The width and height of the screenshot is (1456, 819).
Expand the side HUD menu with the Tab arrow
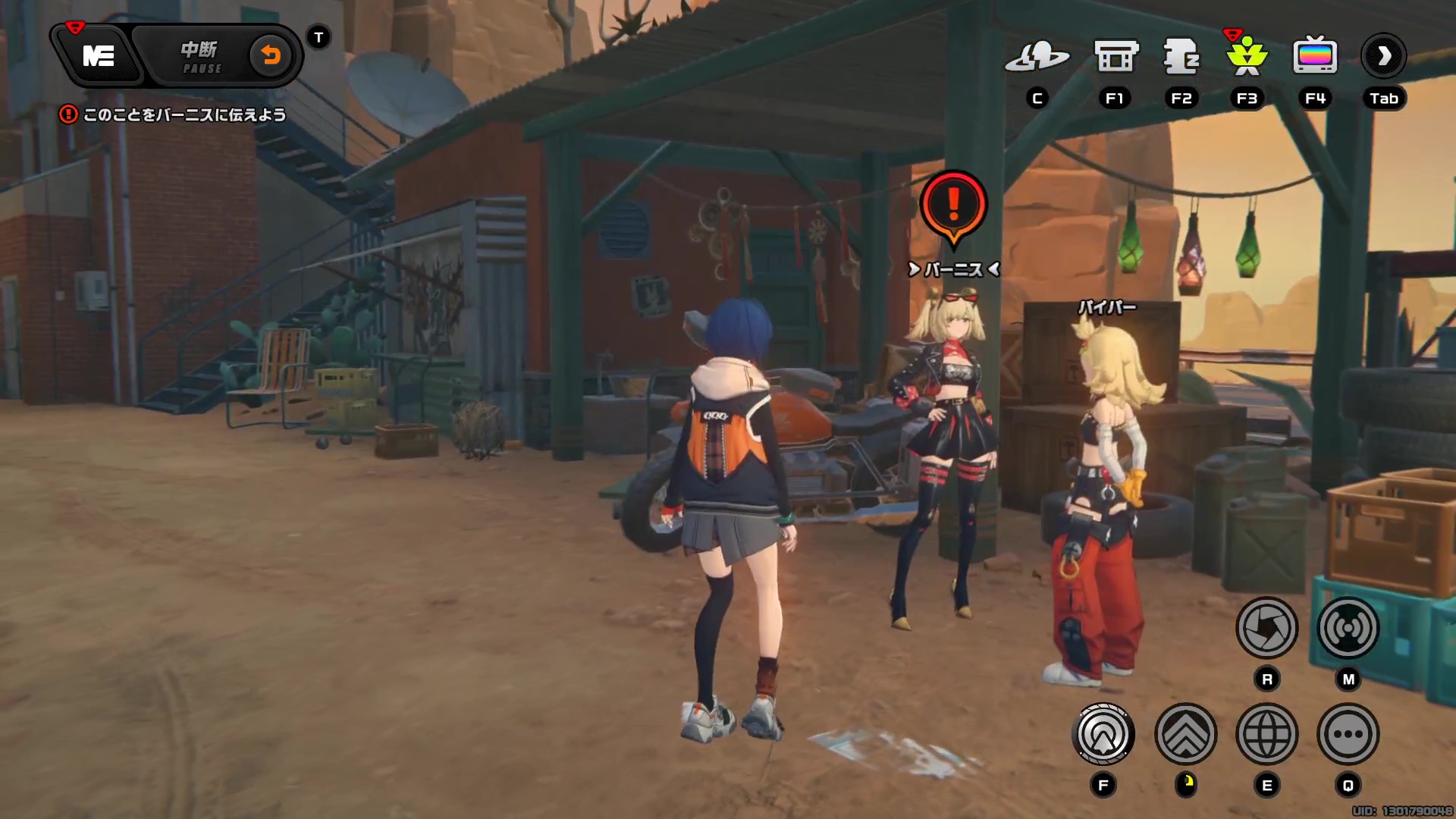click(1385, 55)
